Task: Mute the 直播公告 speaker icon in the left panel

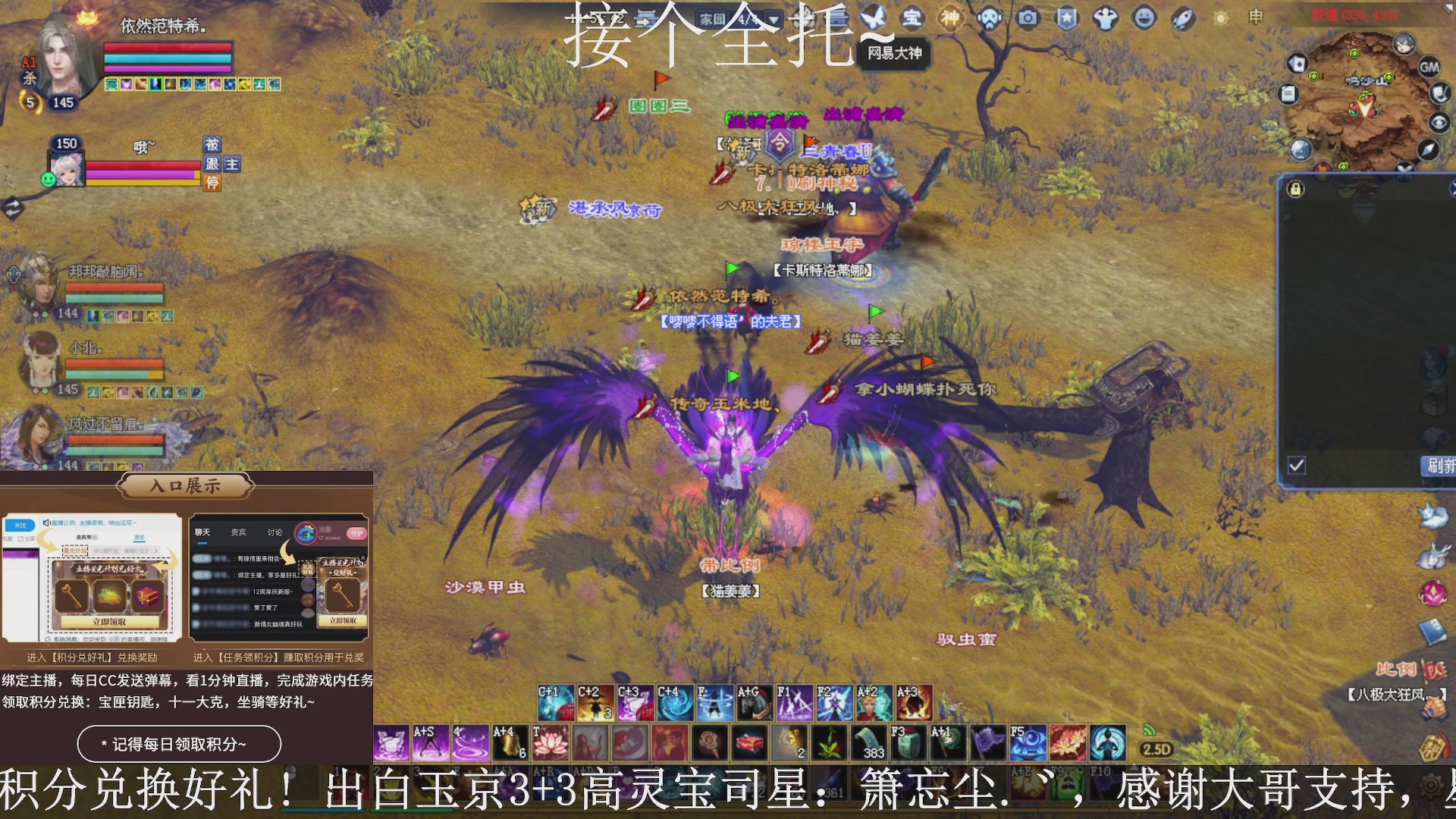Action: [46, 522]
